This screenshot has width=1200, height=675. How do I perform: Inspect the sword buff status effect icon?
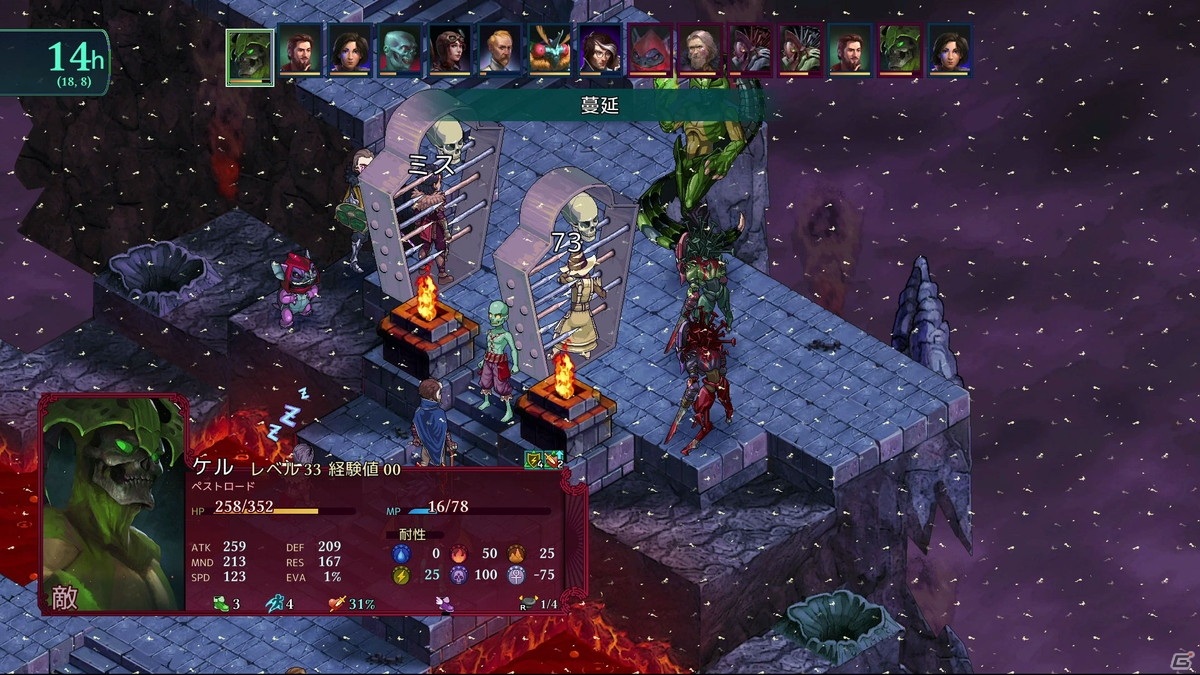(x=553, y=459)
